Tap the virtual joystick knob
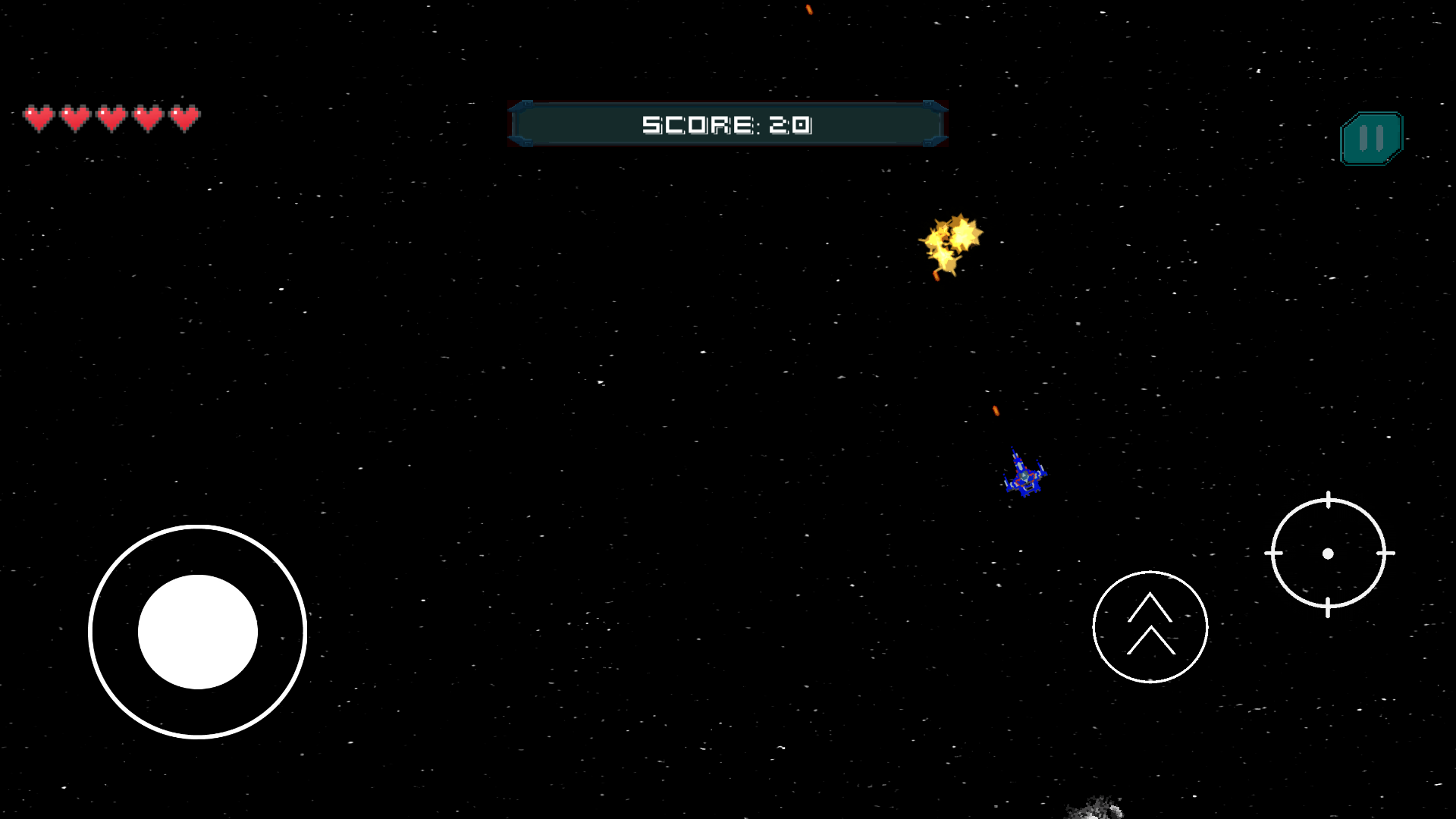 (198, 632)
